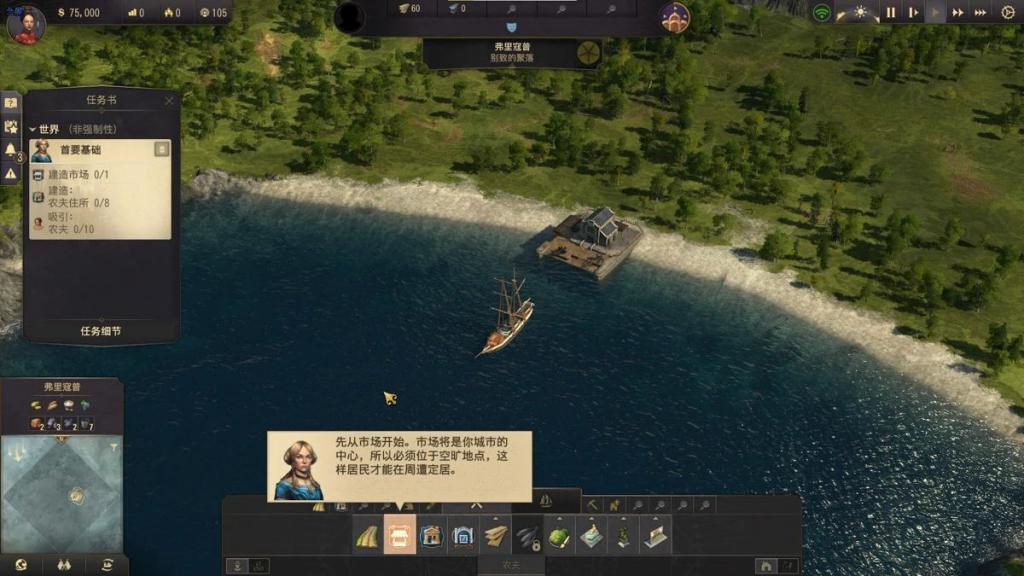Set triple fast-forward game speed
Image resolution: width=1024 pixels, height=576 pixels.
(981, 13)
